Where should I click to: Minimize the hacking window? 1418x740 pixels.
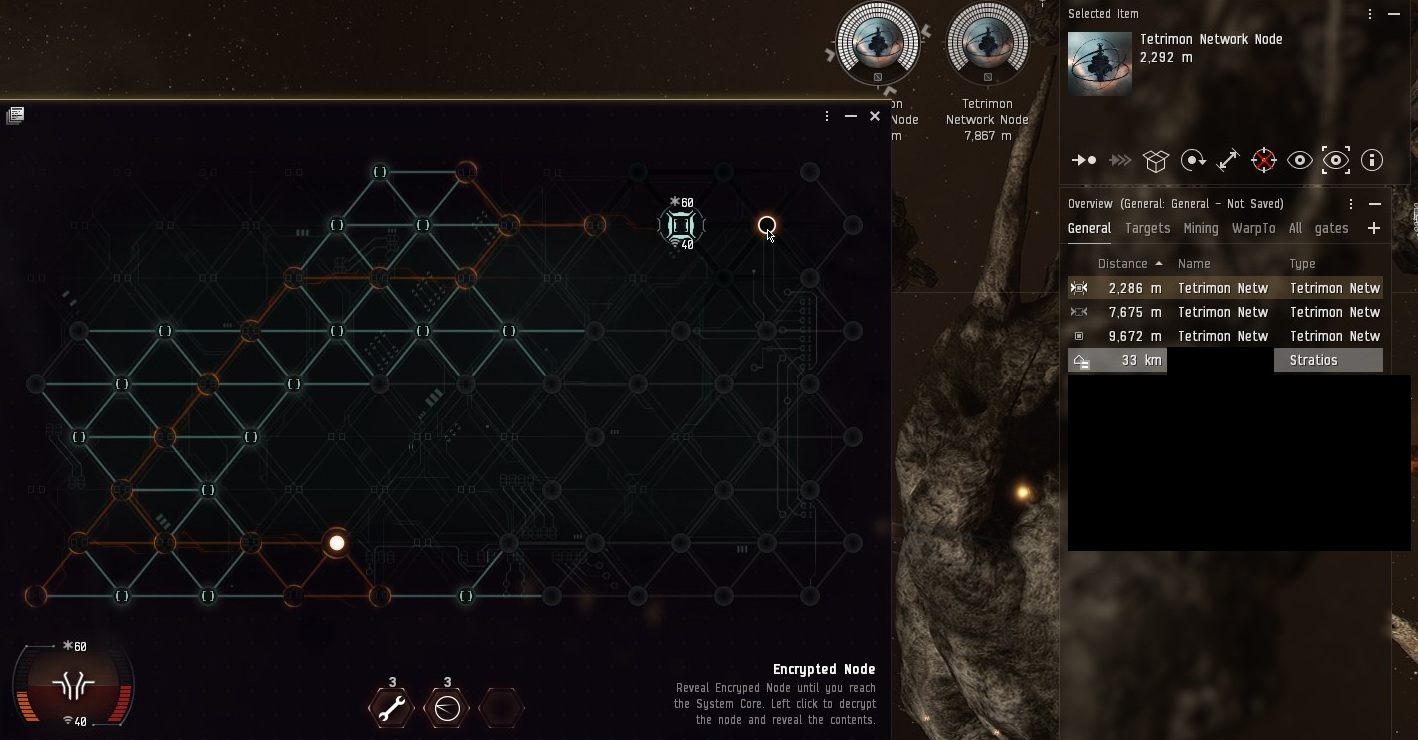point(851,116)
